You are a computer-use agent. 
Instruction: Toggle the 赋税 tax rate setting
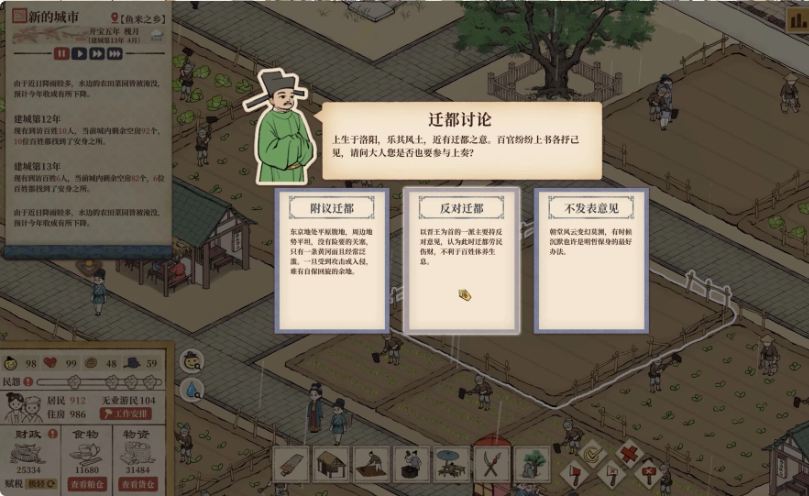(x=40, y=483)
